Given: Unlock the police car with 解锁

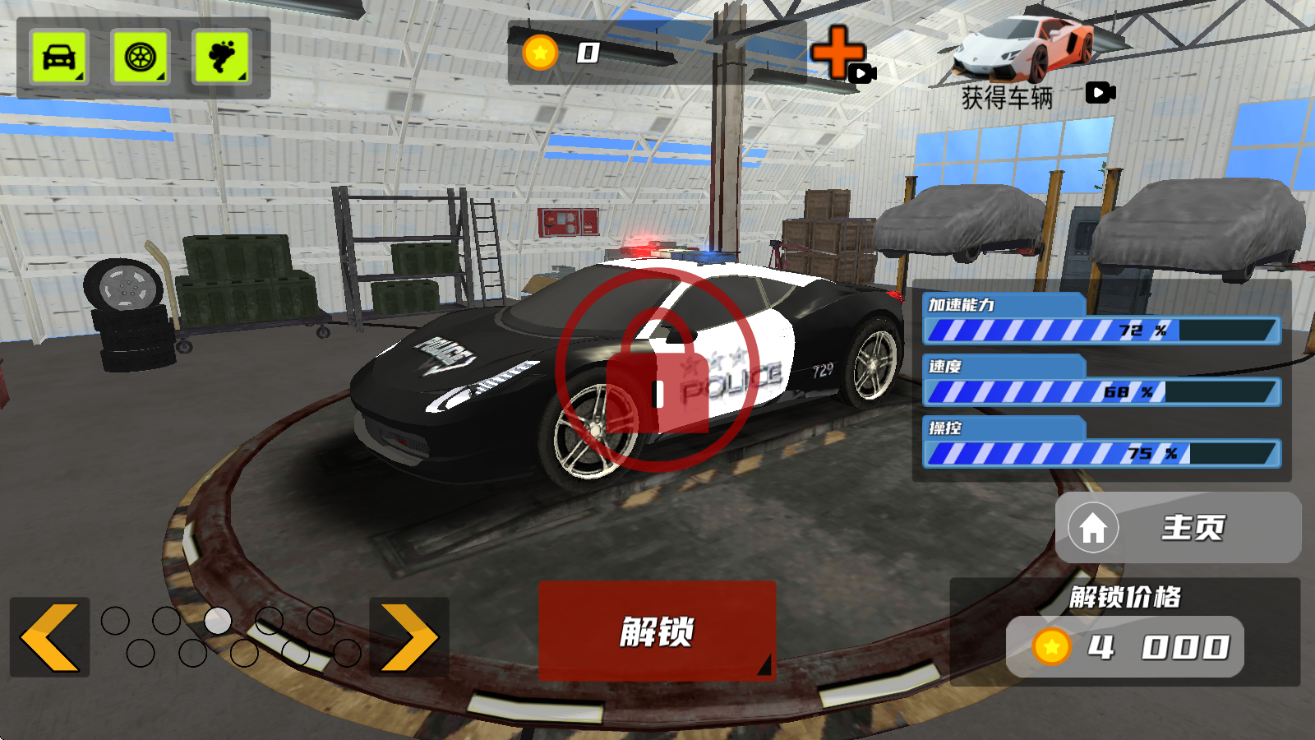Looking at the screenshot, I should pyautogui.click(x=657, y=631).
